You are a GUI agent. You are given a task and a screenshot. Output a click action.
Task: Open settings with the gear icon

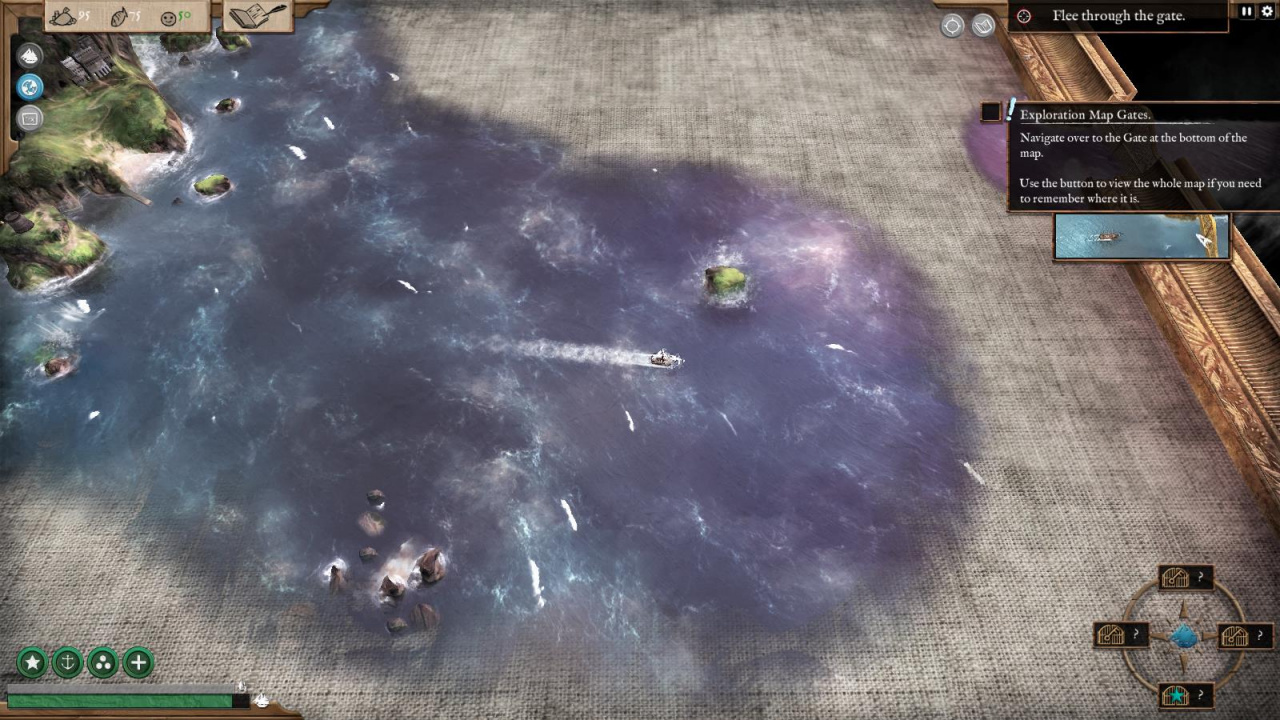[x=1267, y=11]
